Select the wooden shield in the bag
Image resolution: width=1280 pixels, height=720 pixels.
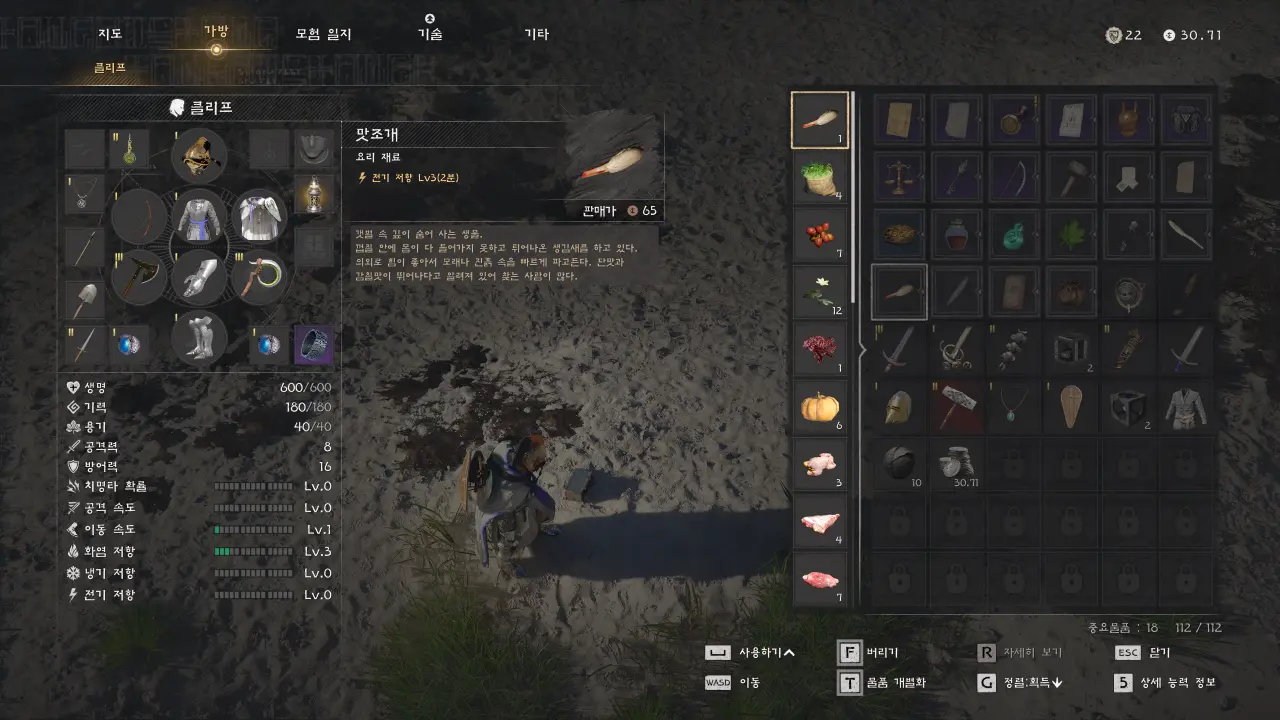[1071, 407]
